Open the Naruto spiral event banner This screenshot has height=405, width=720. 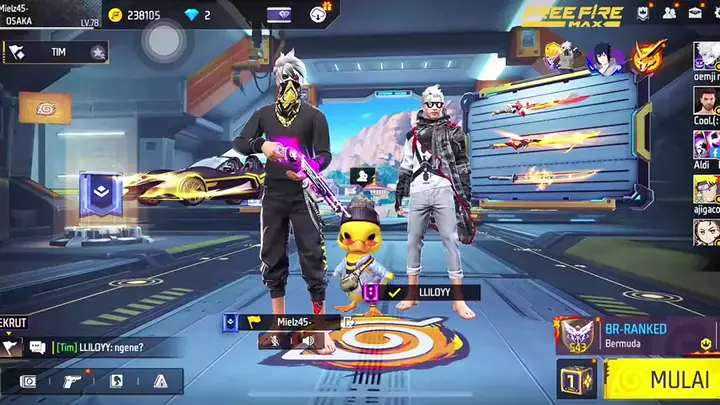click(x=45, y=107)
